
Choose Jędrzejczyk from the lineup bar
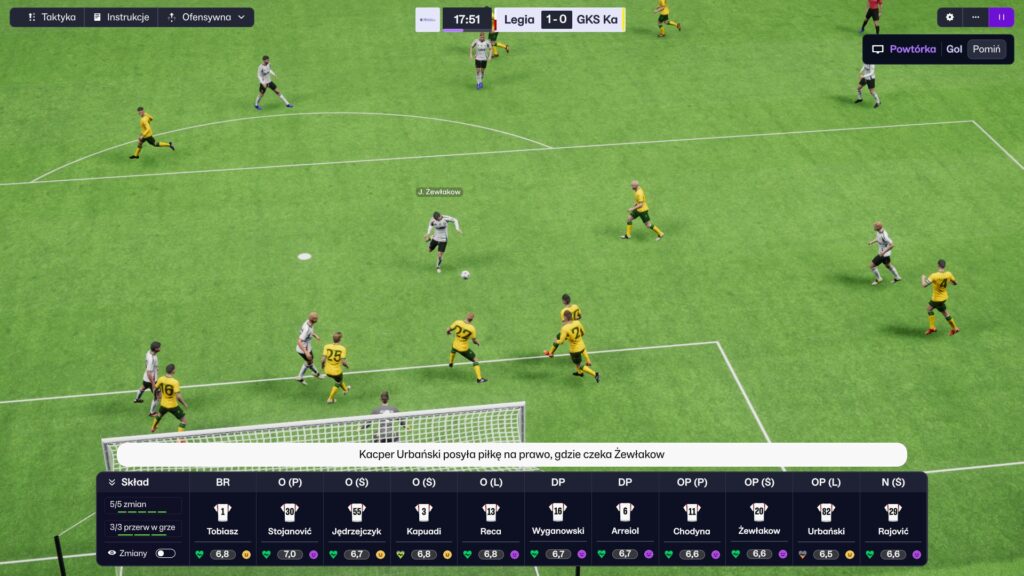pos(357,520)
